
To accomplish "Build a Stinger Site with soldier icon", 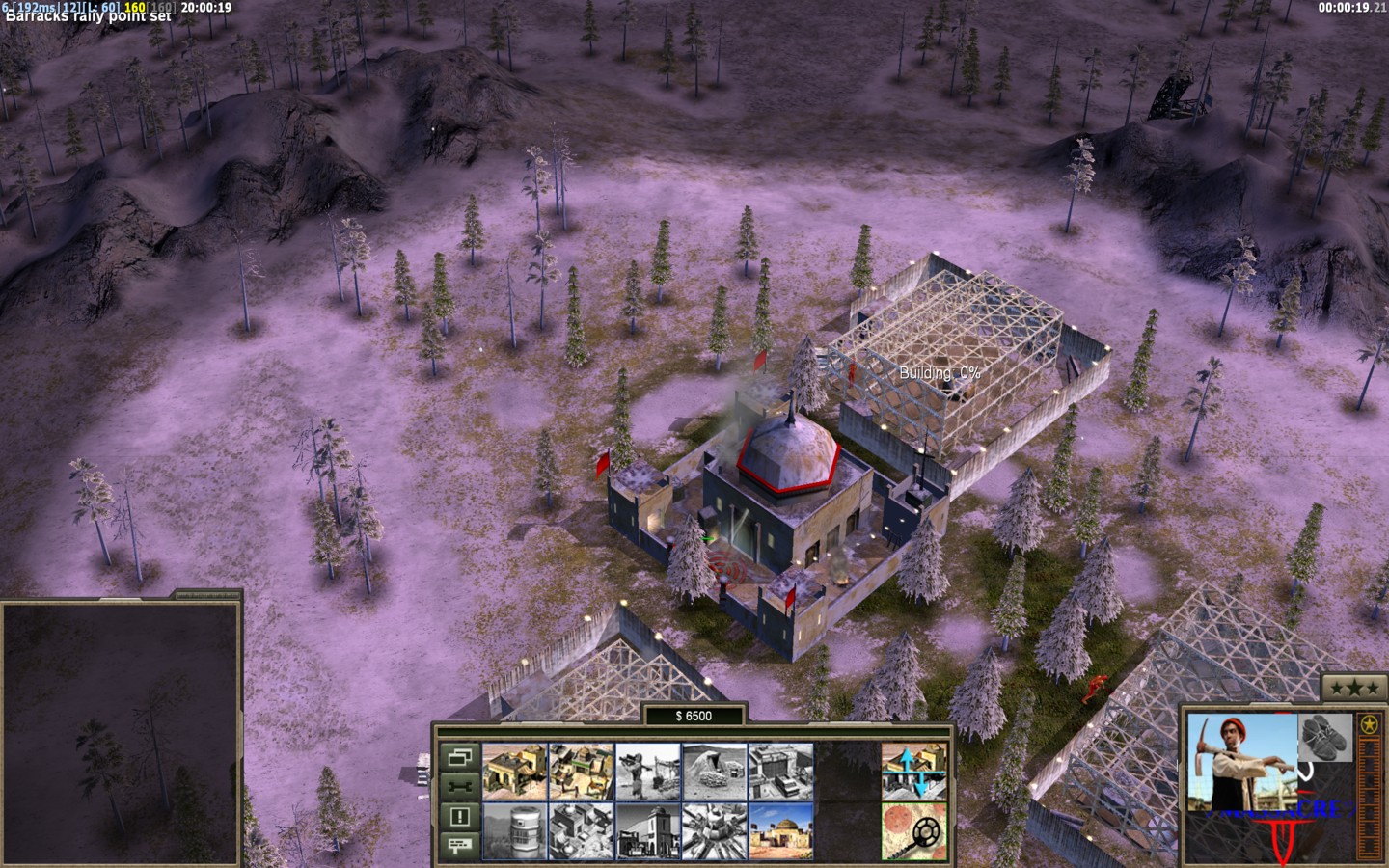I will click(x=647, y=770).
